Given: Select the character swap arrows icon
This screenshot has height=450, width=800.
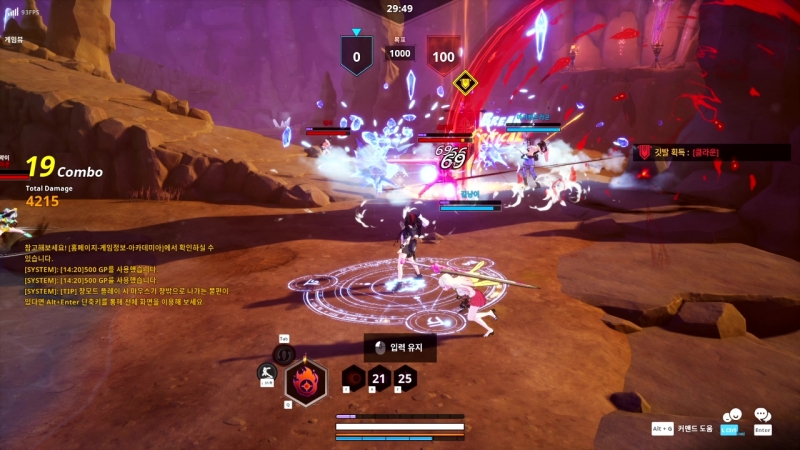Looking at the screenshot, I should click(283, 353).
